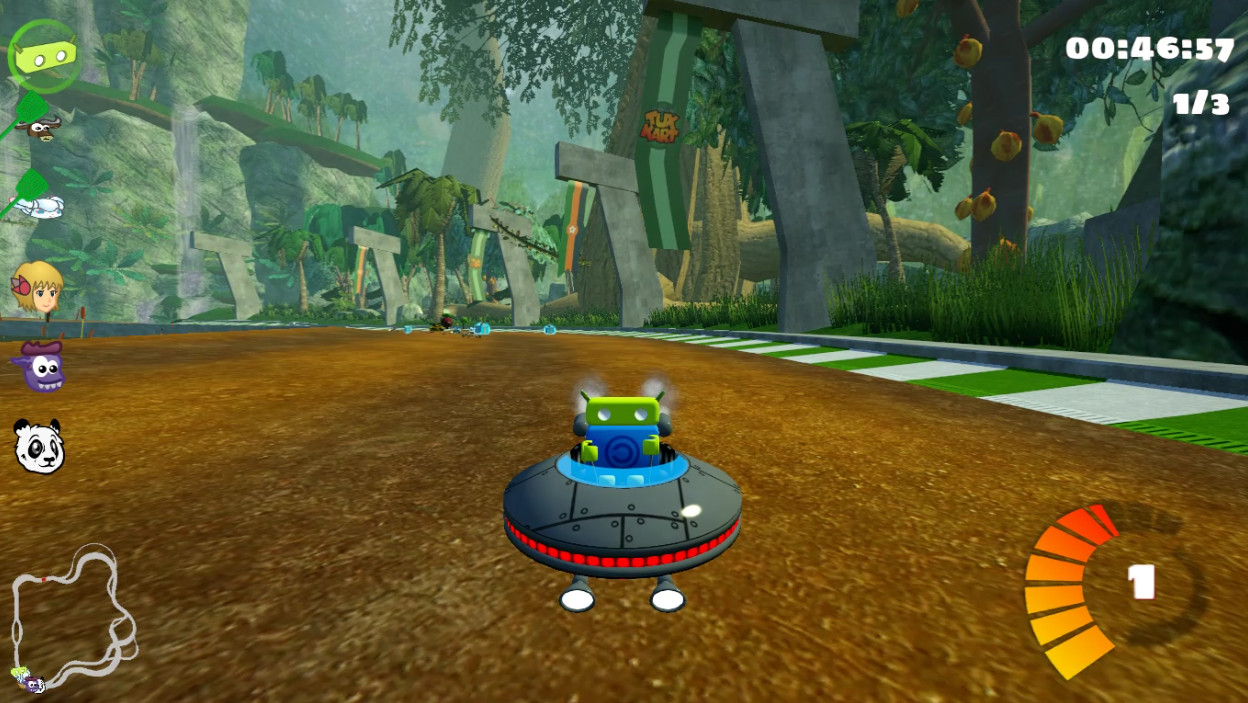
Task: Click the white winged racer icon
Action: tap(40, 206)
